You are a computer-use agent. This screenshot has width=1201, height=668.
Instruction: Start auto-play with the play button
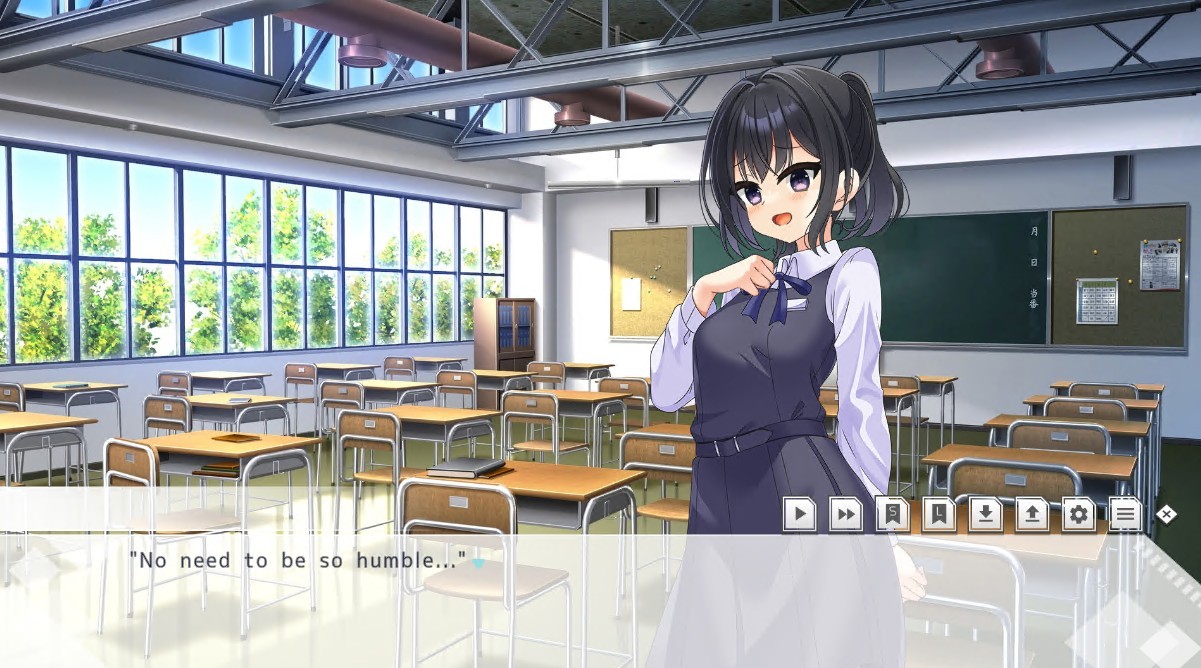coord(799,514)
